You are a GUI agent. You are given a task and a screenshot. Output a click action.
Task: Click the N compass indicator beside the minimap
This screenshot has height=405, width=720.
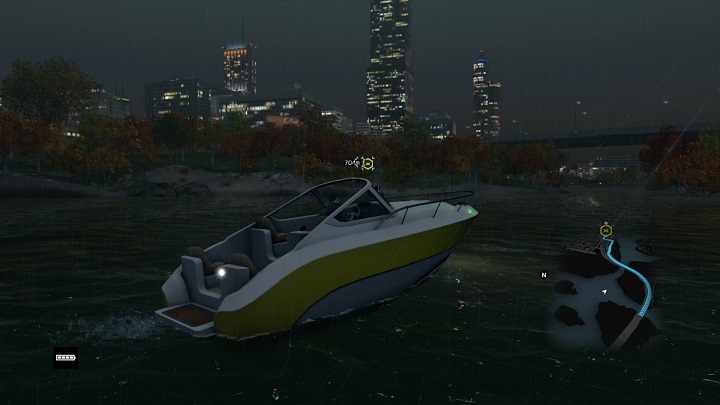[544, 275]
